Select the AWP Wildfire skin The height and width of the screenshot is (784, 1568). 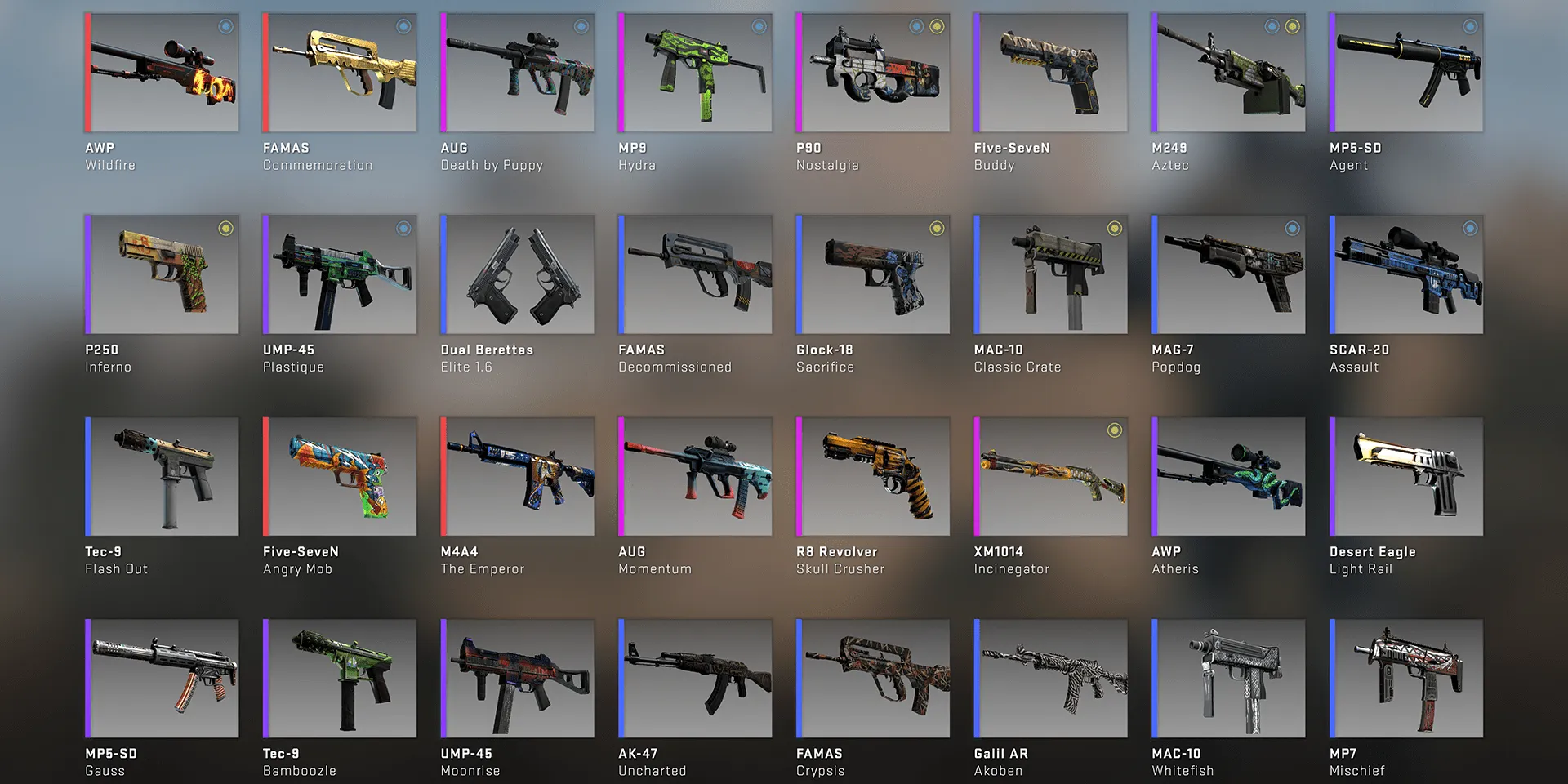162,73
